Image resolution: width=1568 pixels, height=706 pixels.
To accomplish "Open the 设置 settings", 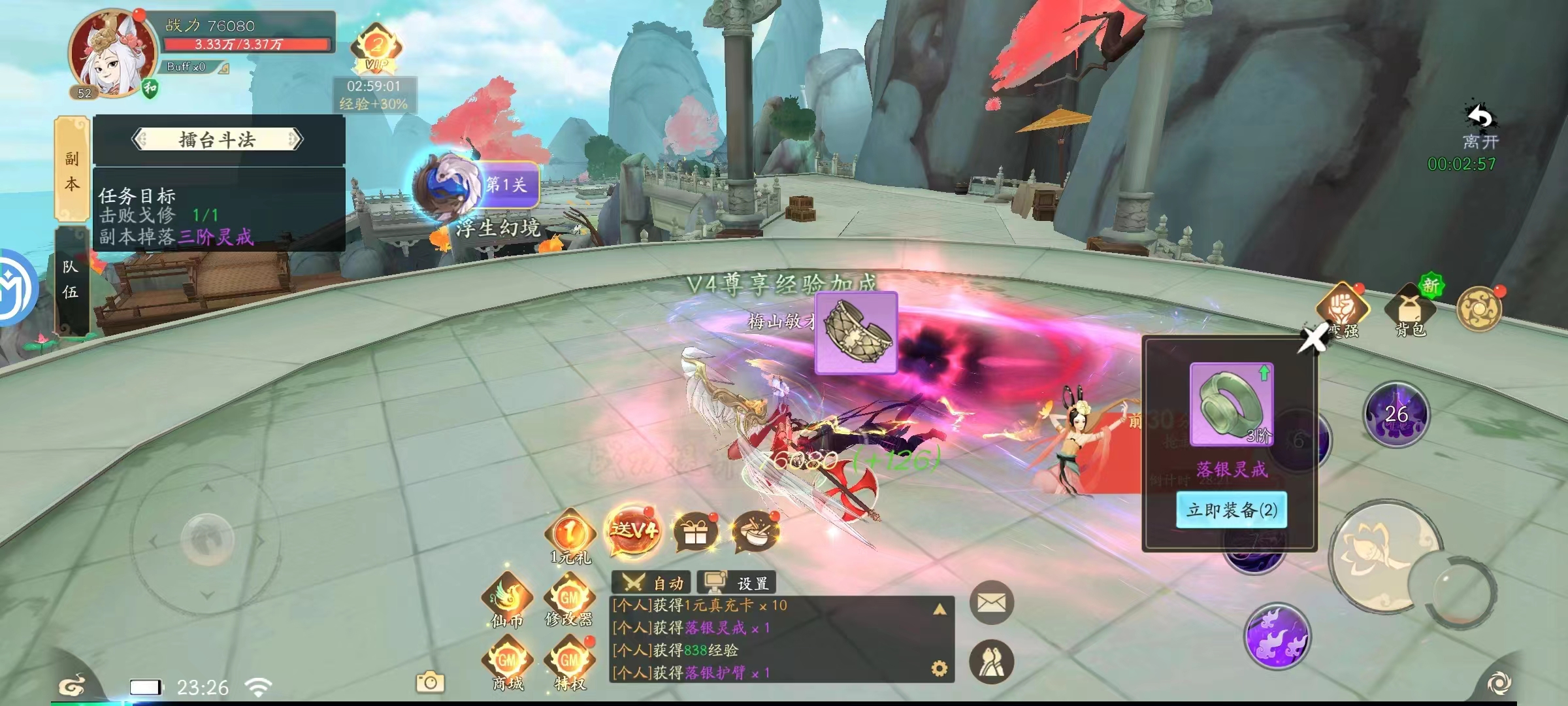I will point(736,582).
